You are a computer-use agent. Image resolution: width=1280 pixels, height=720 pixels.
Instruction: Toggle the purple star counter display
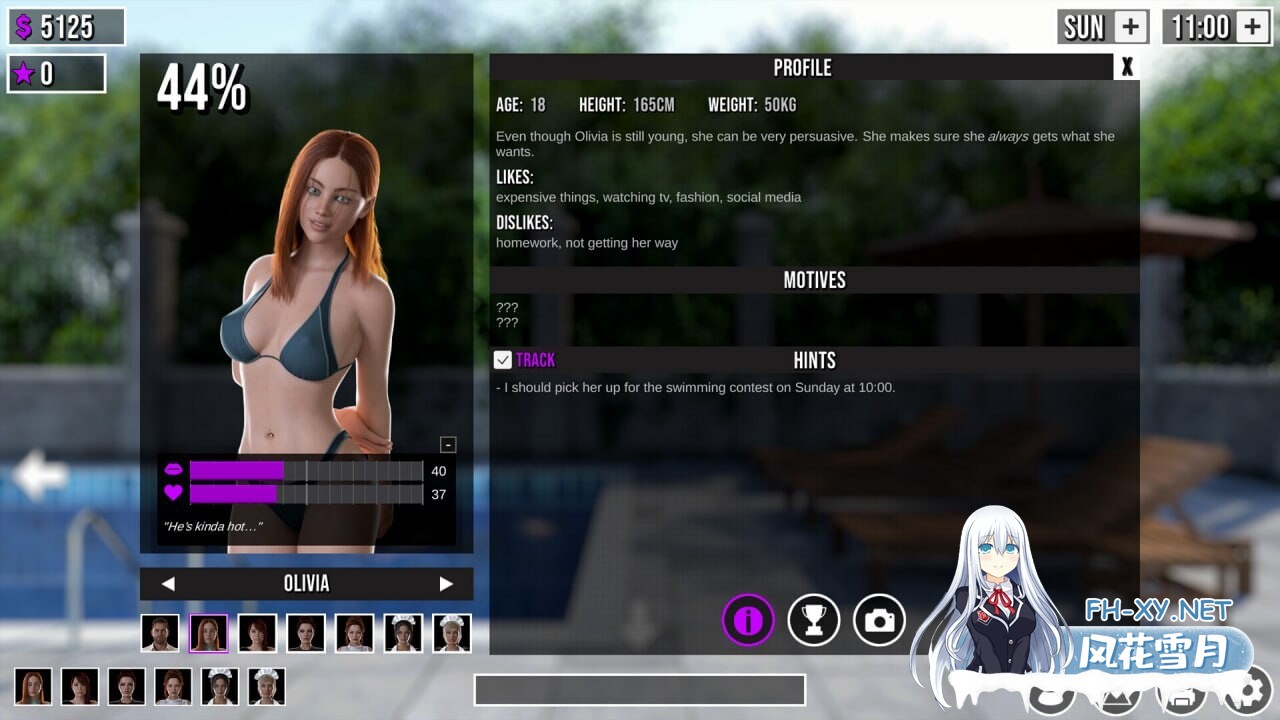pyautogui.click(x=57, y=73)
